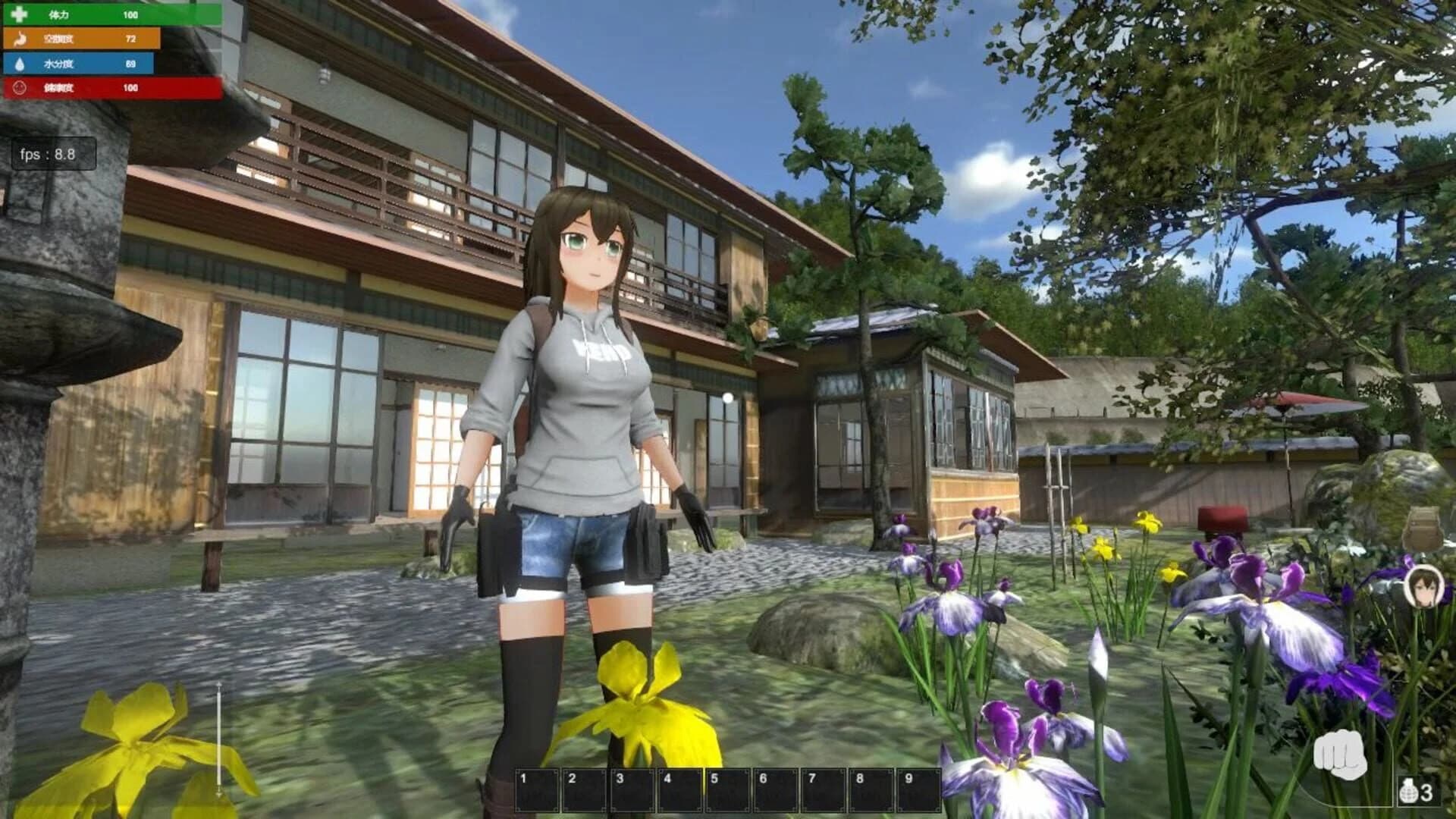The image size is (1456, 819).
Task: Click the fps counter display
Action: click(55, 152)
